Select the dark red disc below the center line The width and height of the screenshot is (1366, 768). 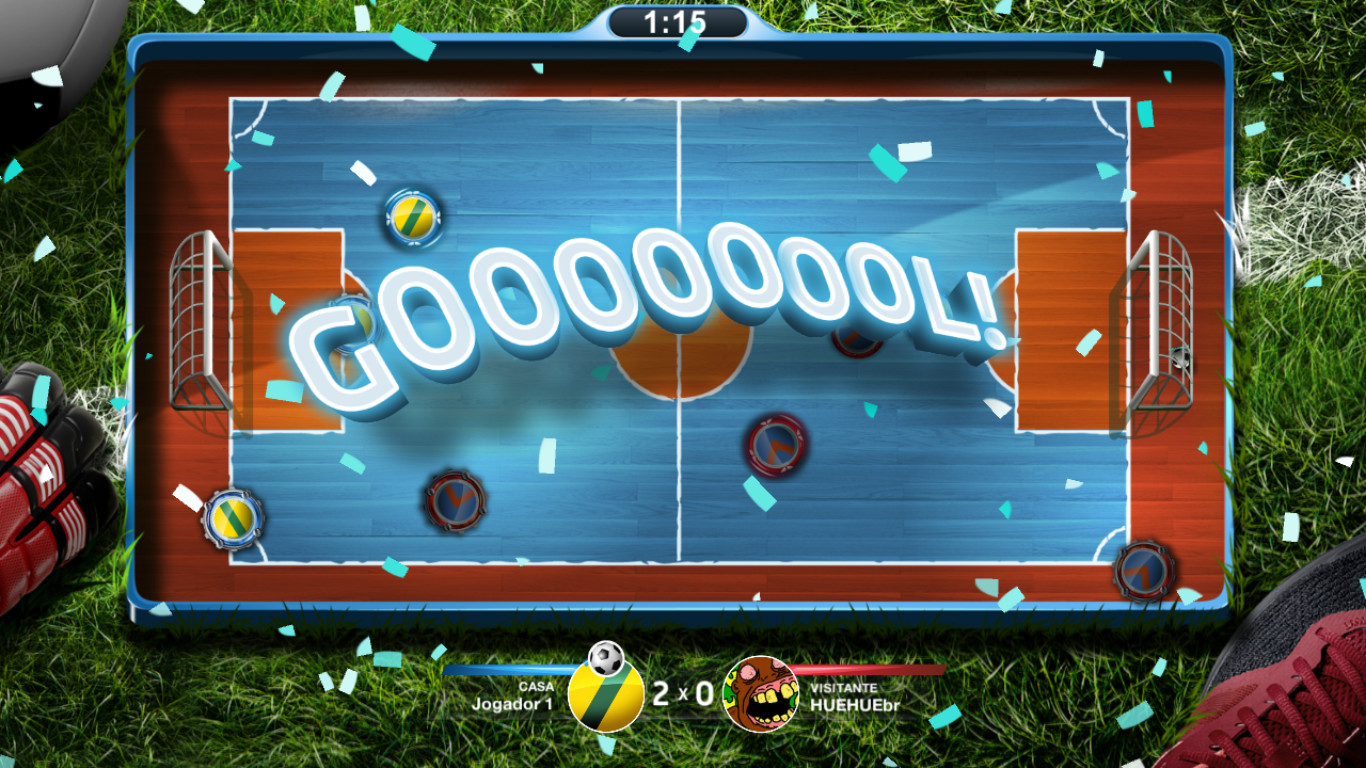[455, 498]
